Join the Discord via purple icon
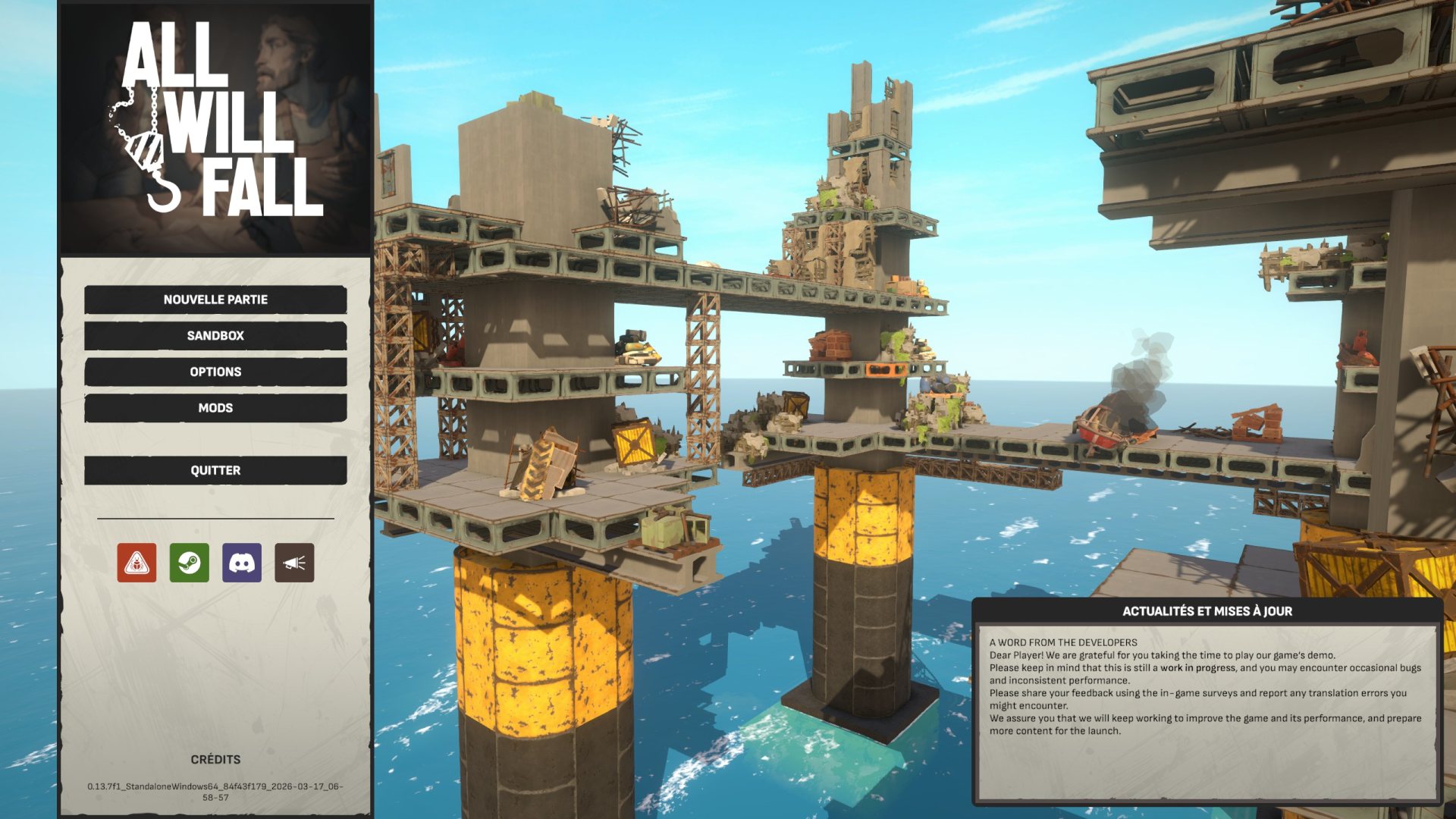This screenshot has width=1456, height=819. (x=242, y=563)
